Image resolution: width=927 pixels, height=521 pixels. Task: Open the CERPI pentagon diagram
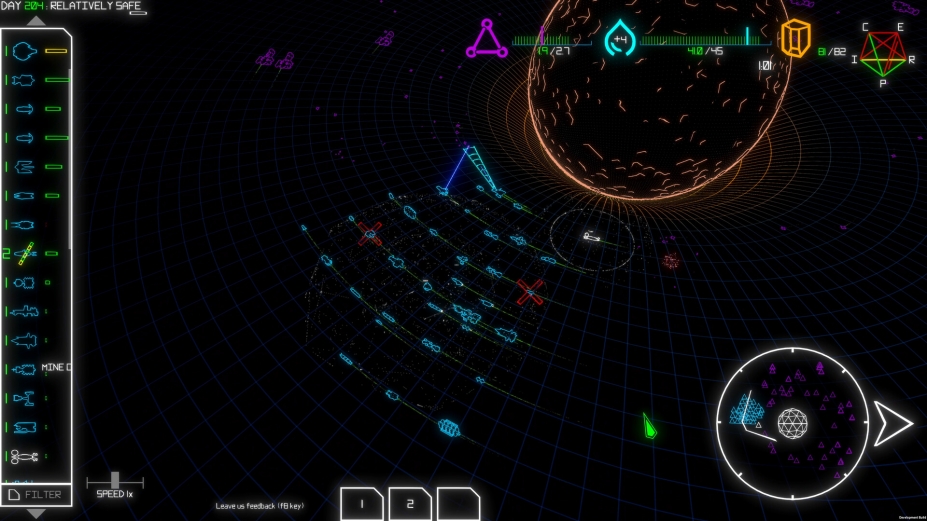point(883,55)
